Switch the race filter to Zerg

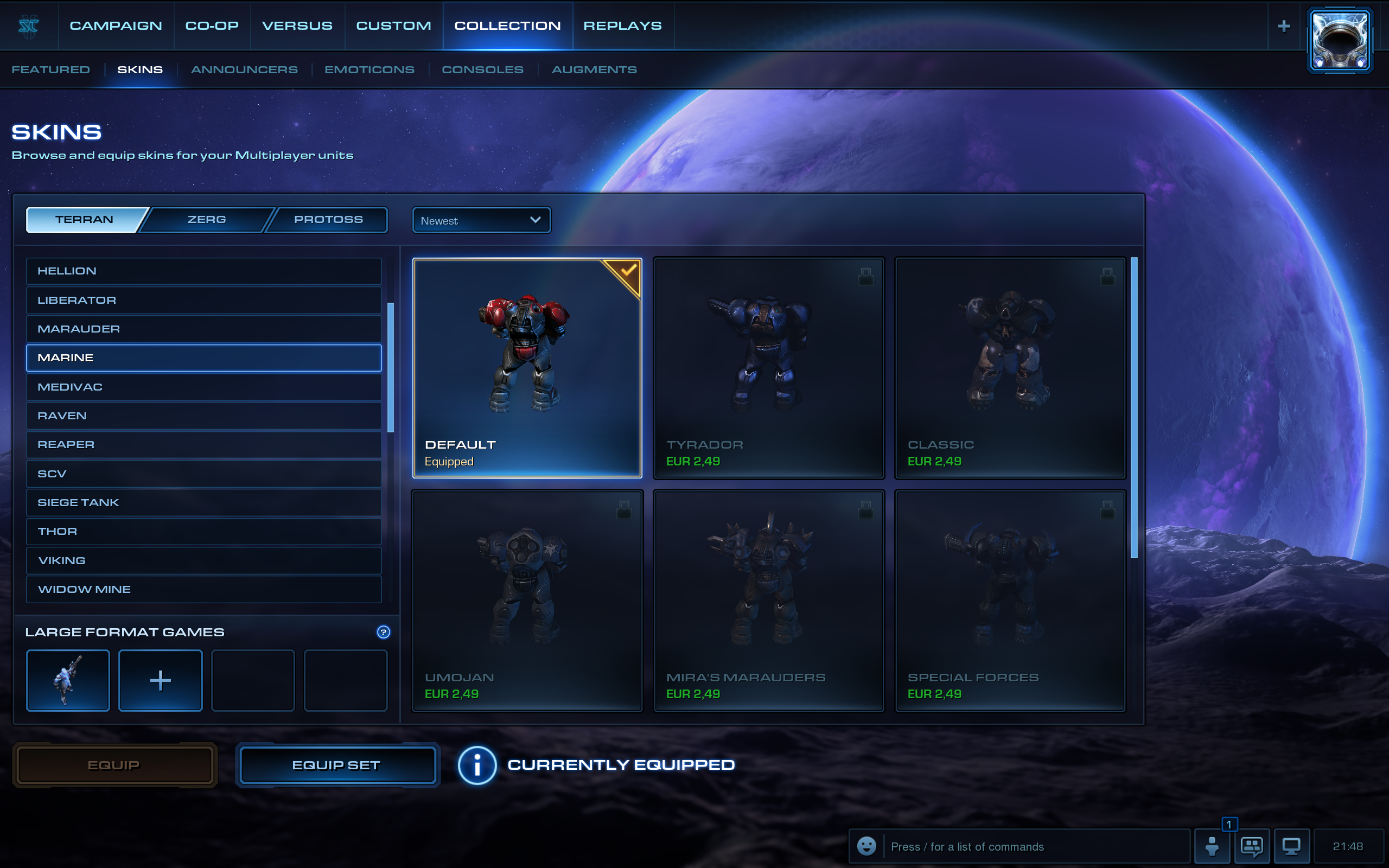pos(207,219)
